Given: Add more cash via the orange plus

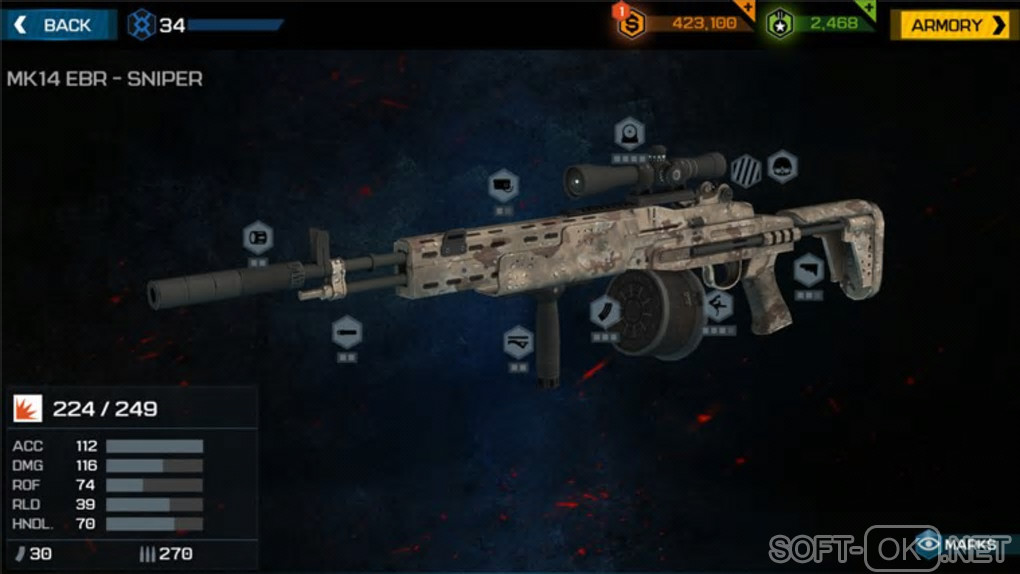Looking at the screenshot, I should 744,9.
